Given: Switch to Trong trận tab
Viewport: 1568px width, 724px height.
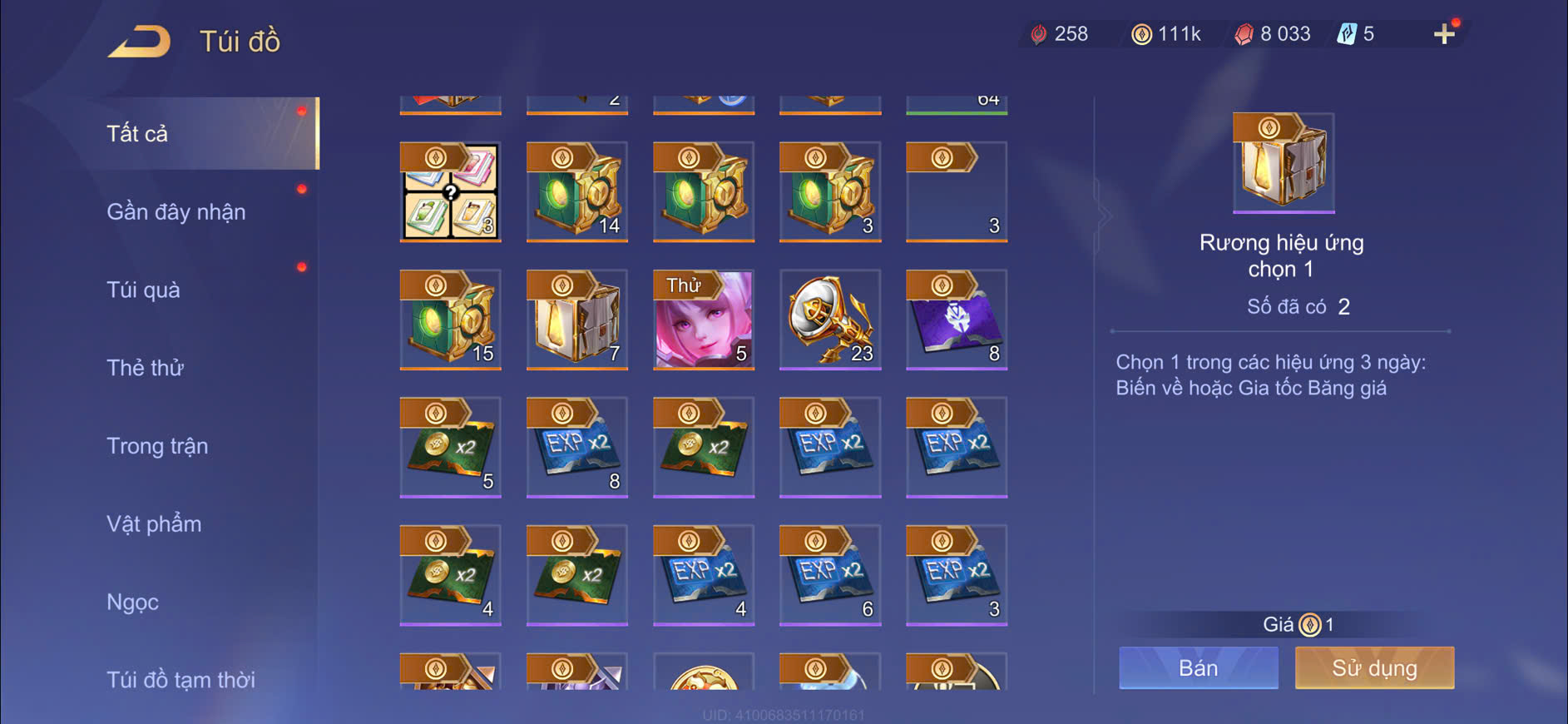Looking at the screenshot, I should pos(157,446).
